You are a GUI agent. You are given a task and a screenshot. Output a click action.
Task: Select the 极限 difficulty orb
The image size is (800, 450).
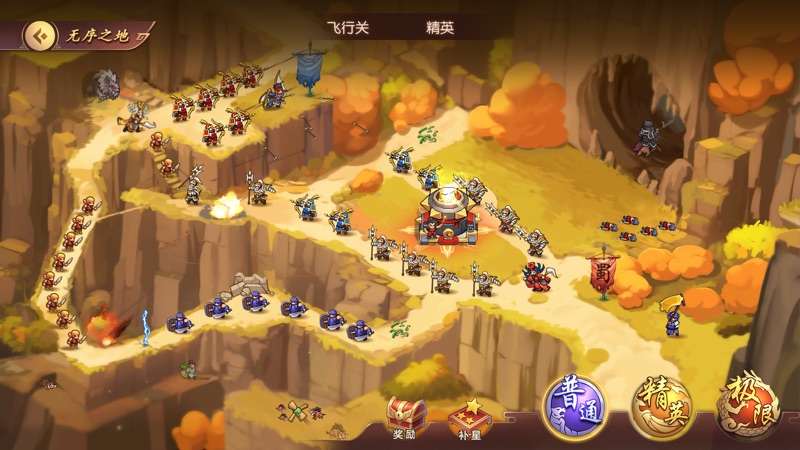748,410
